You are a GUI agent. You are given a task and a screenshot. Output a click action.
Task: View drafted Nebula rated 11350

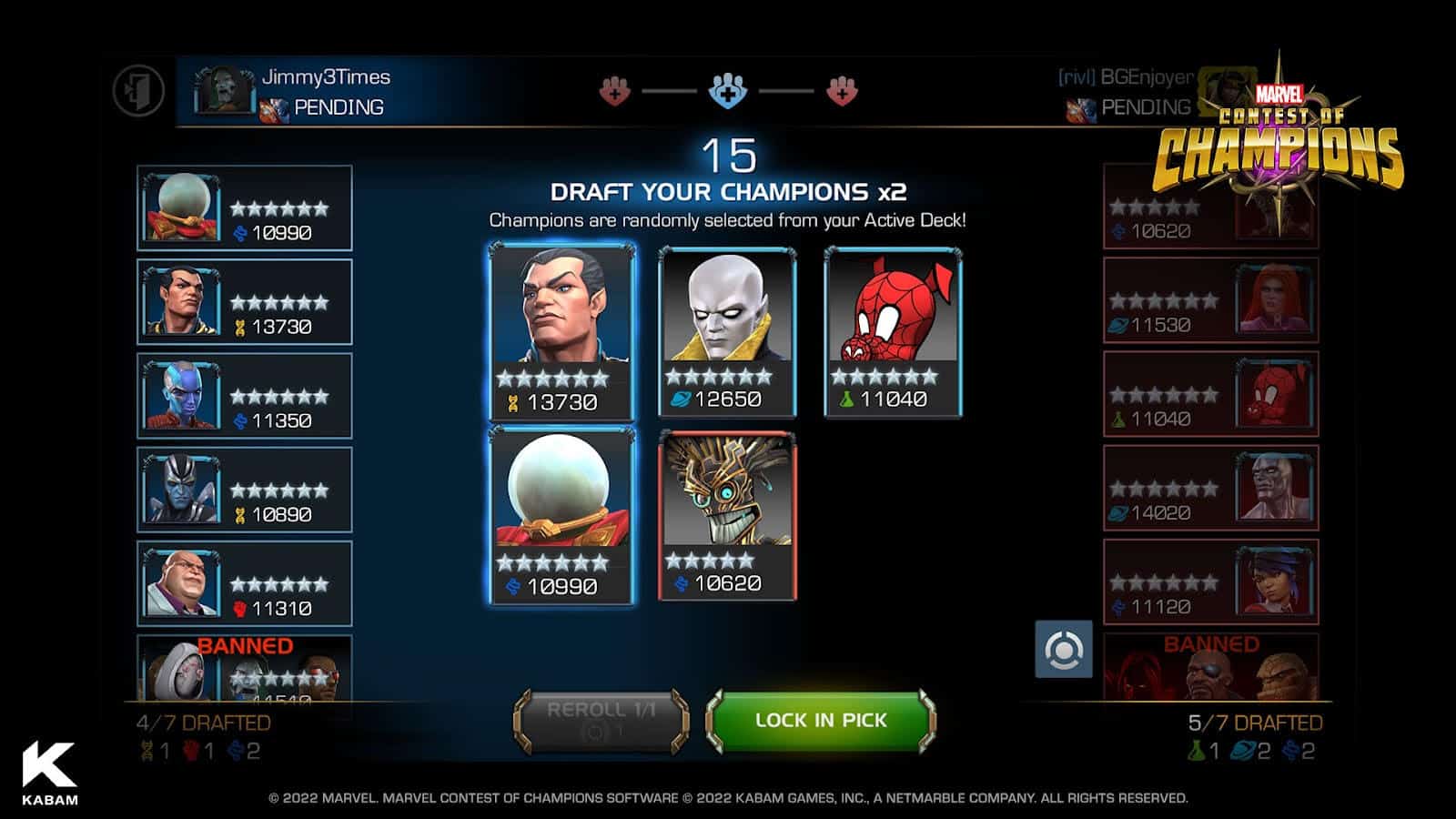(244, 396)
